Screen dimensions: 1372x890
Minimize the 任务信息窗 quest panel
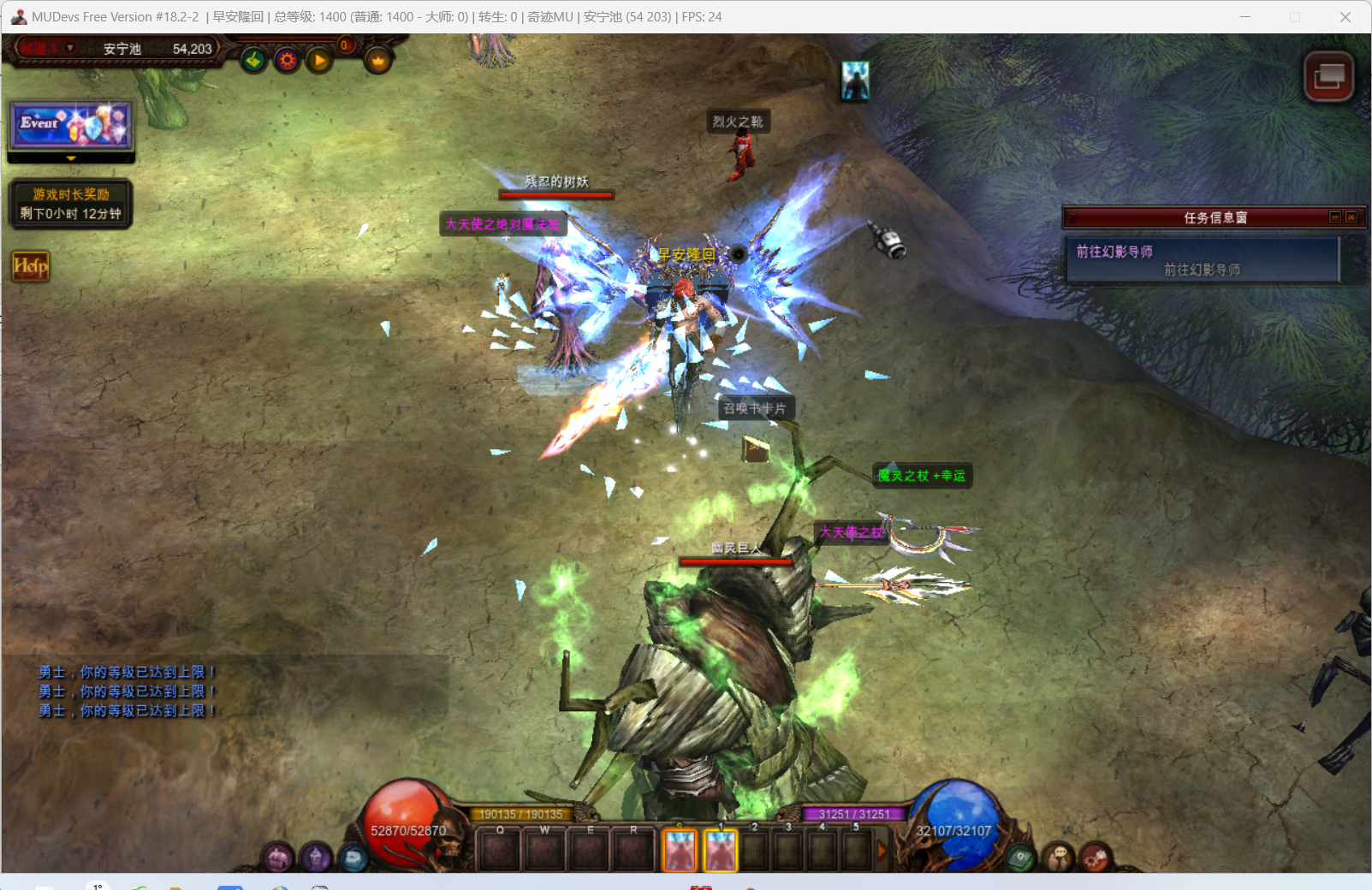click(1334, 217)
